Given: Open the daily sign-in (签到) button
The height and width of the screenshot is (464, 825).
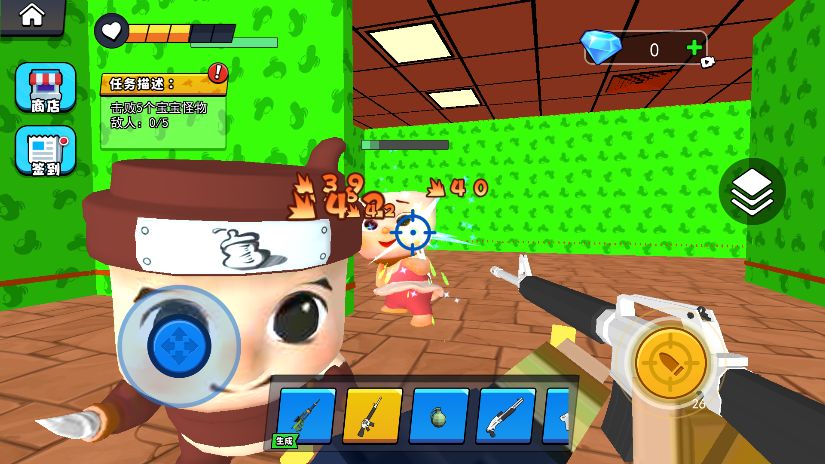Looking at the screenshot, I should pyautogui.click(x=45, y=150).
